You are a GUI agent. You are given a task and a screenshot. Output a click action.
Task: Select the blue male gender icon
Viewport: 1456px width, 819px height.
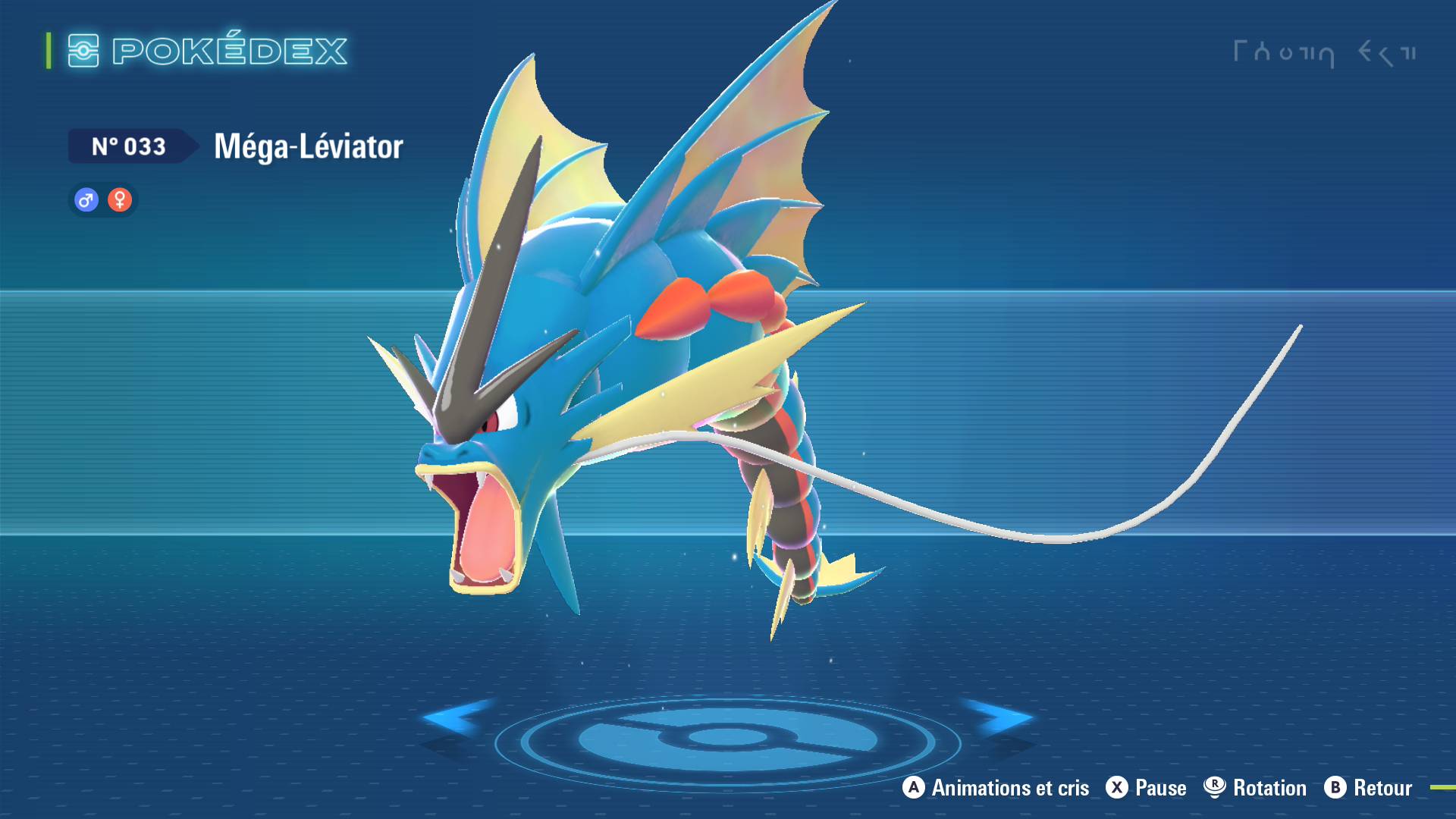[x=86, y=200]
